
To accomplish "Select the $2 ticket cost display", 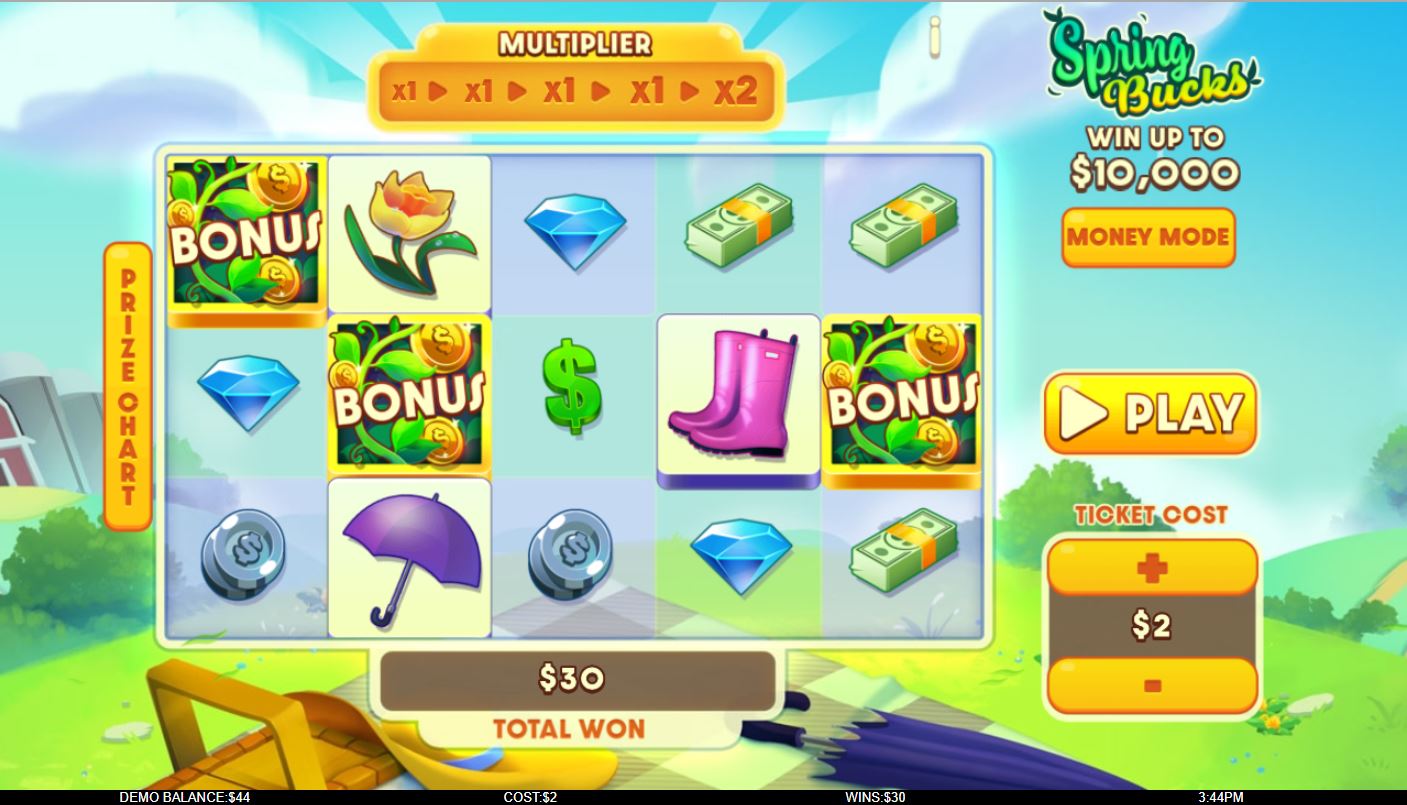I will (x=1150, y=626).
